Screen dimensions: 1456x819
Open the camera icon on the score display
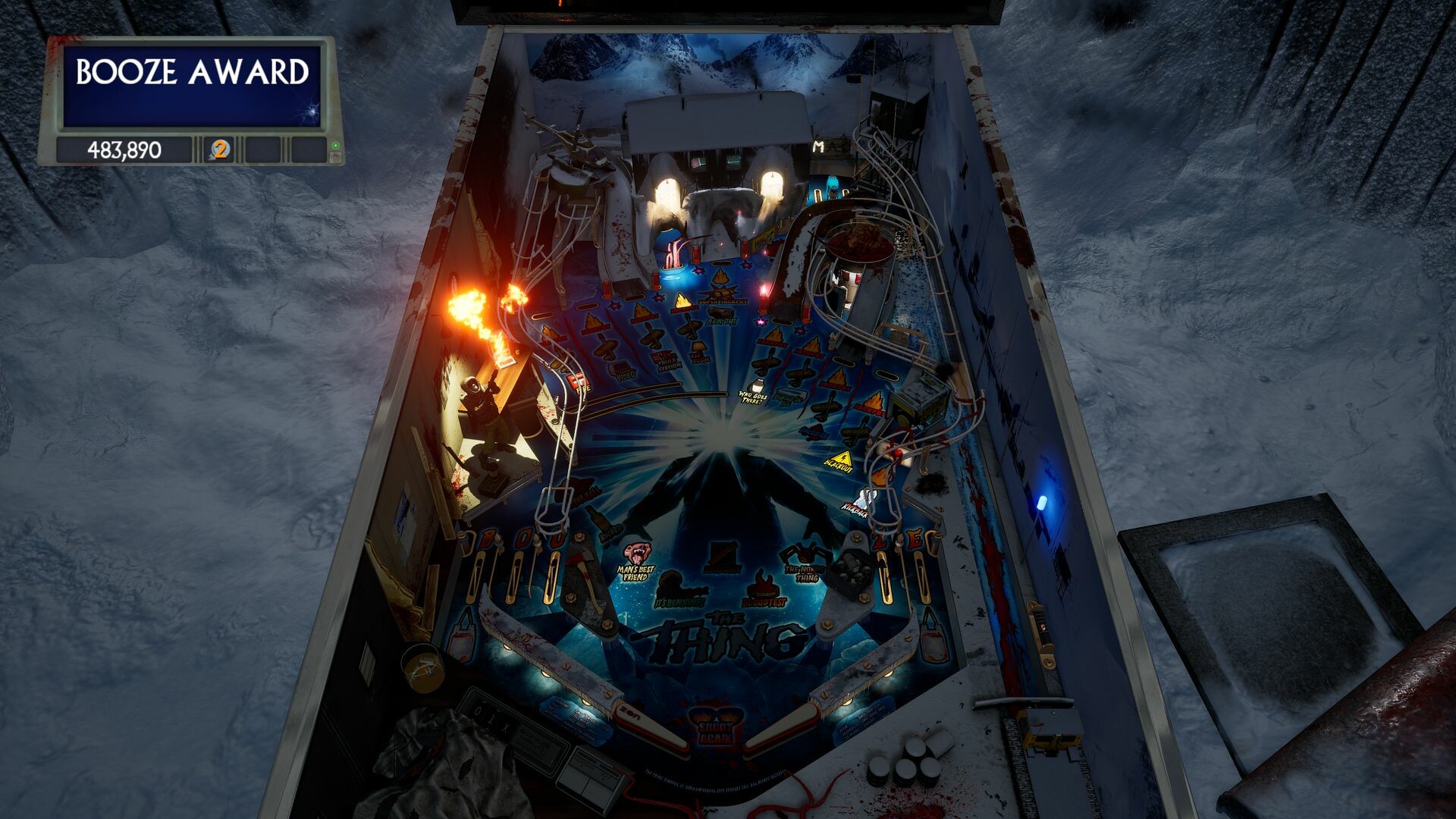click(x=336, y=157)
